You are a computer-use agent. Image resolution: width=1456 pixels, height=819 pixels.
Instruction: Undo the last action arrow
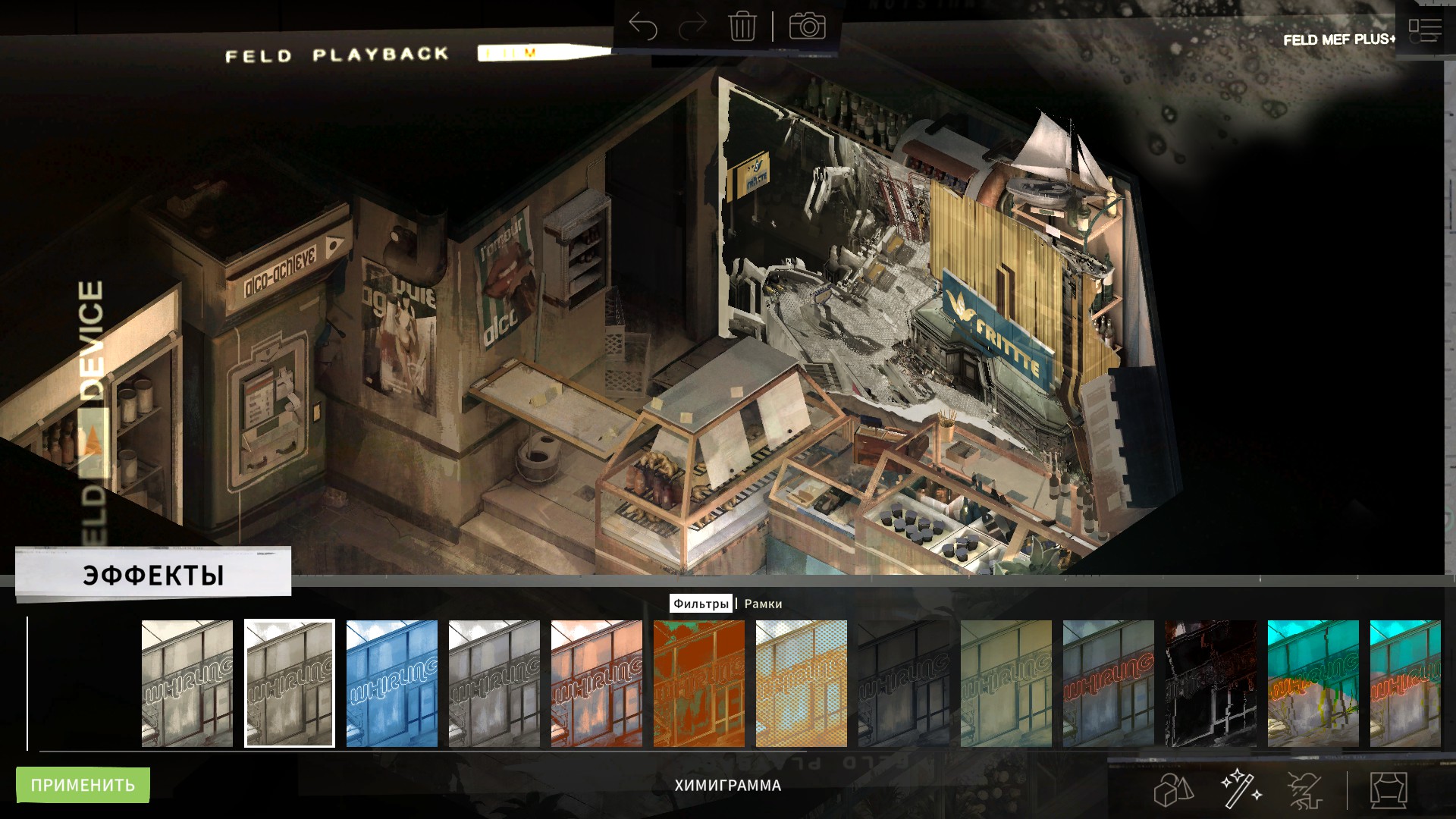(643, 27)
